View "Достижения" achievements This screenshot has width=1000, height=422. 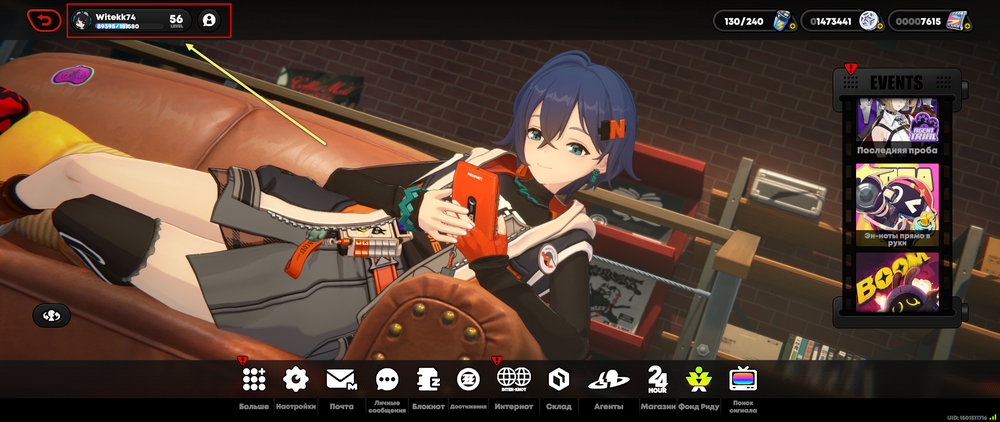[x=468, y=379]
